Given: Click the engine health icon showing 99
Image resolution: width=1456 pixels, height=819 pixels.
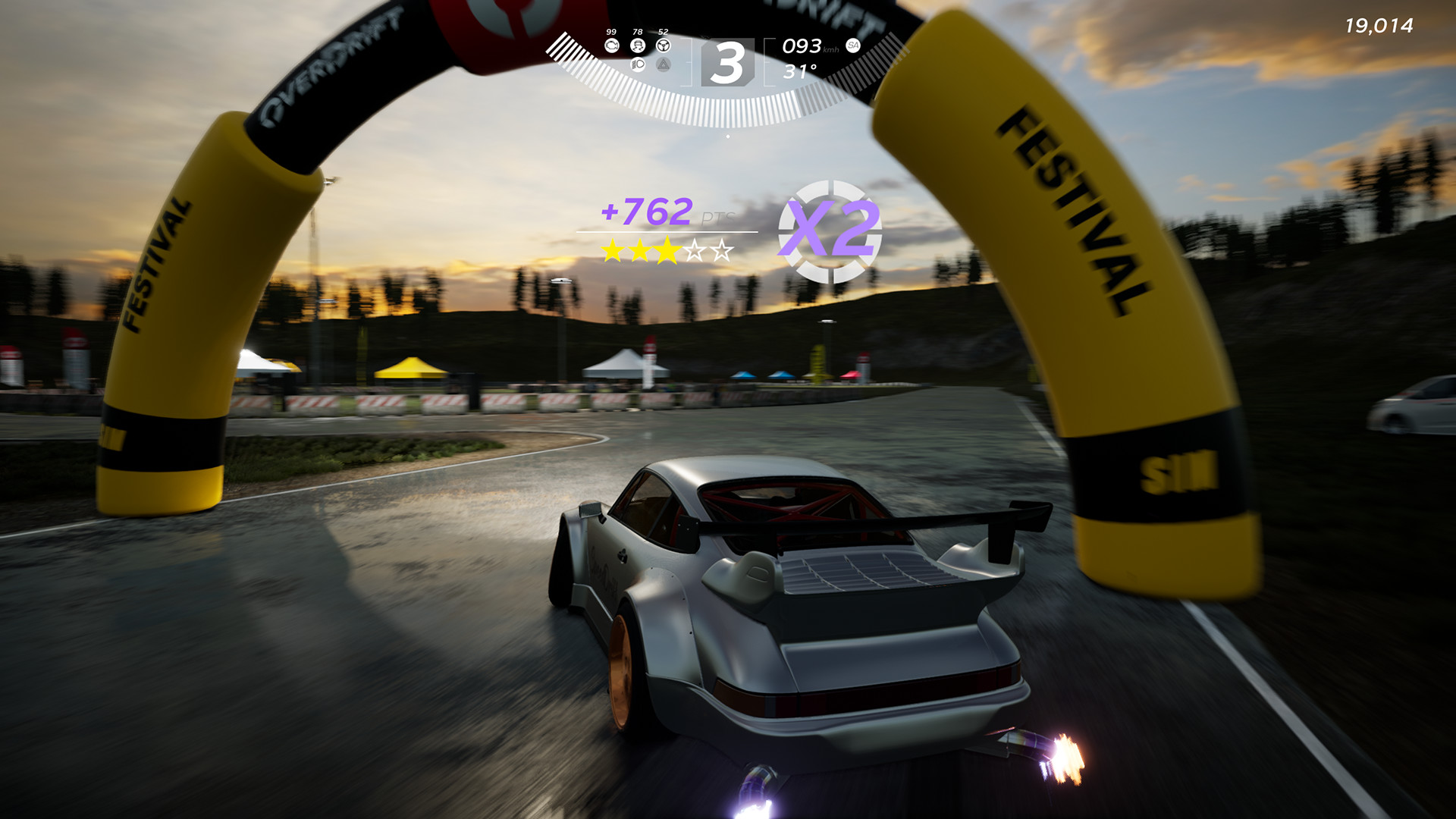Looking at the screenshot, I should pos(612,45).
